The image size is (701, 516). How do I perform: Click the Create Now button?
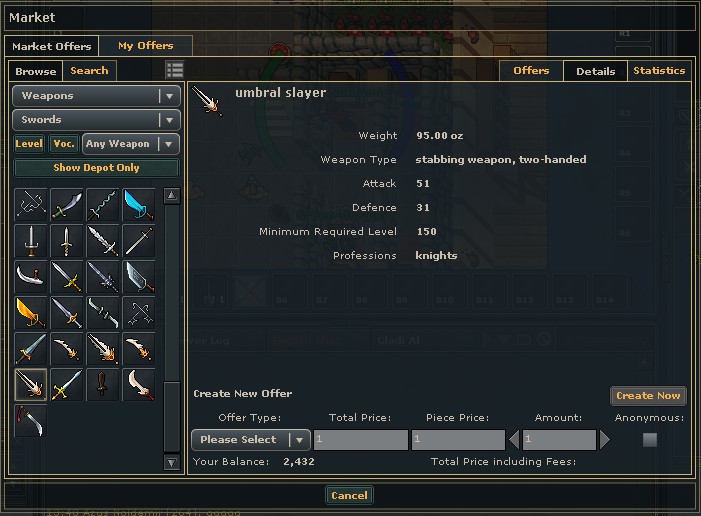point(648,396)
